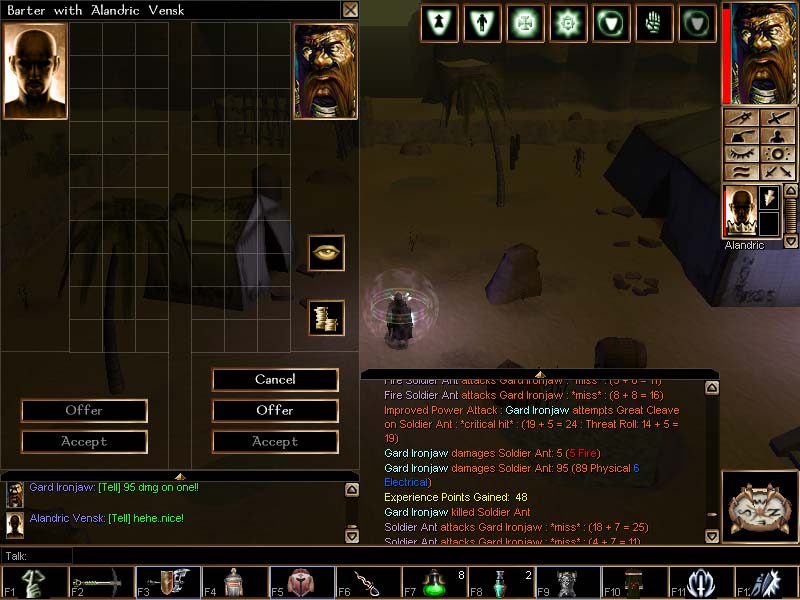Select Alandric Vensk's bald portrait in barter window
800x600 pixels.
[x=35, y=71]
